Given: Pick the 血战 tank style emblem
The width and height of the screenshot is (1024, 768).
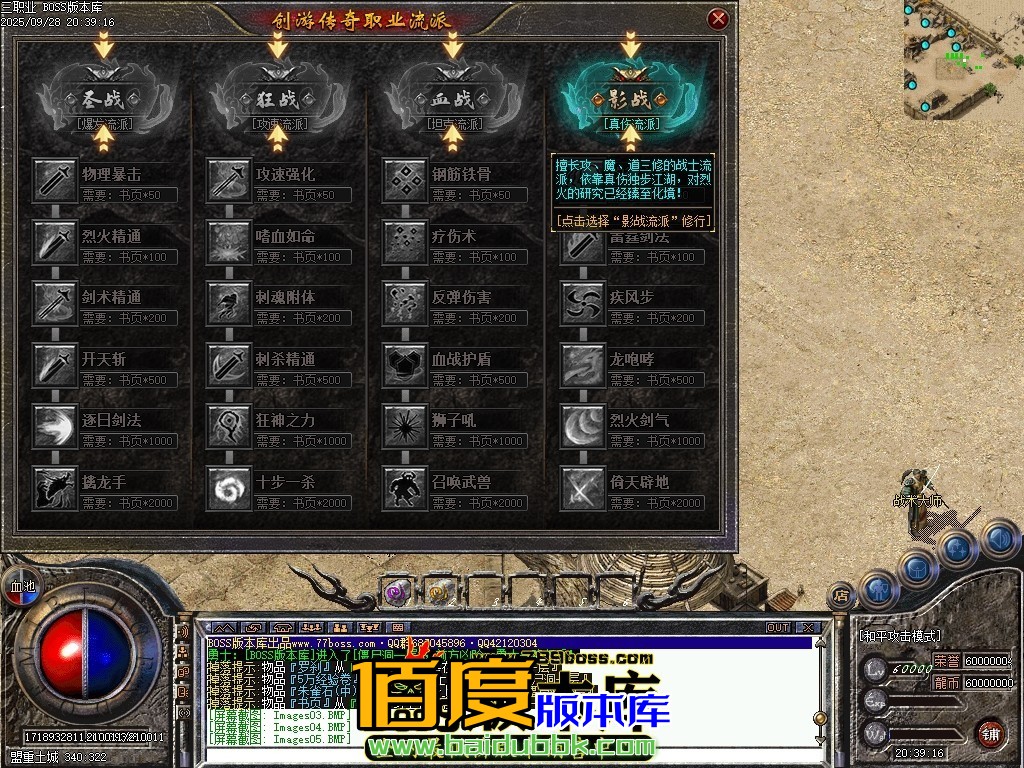Looking at the screenshot, I should click(x=453, y=99).
